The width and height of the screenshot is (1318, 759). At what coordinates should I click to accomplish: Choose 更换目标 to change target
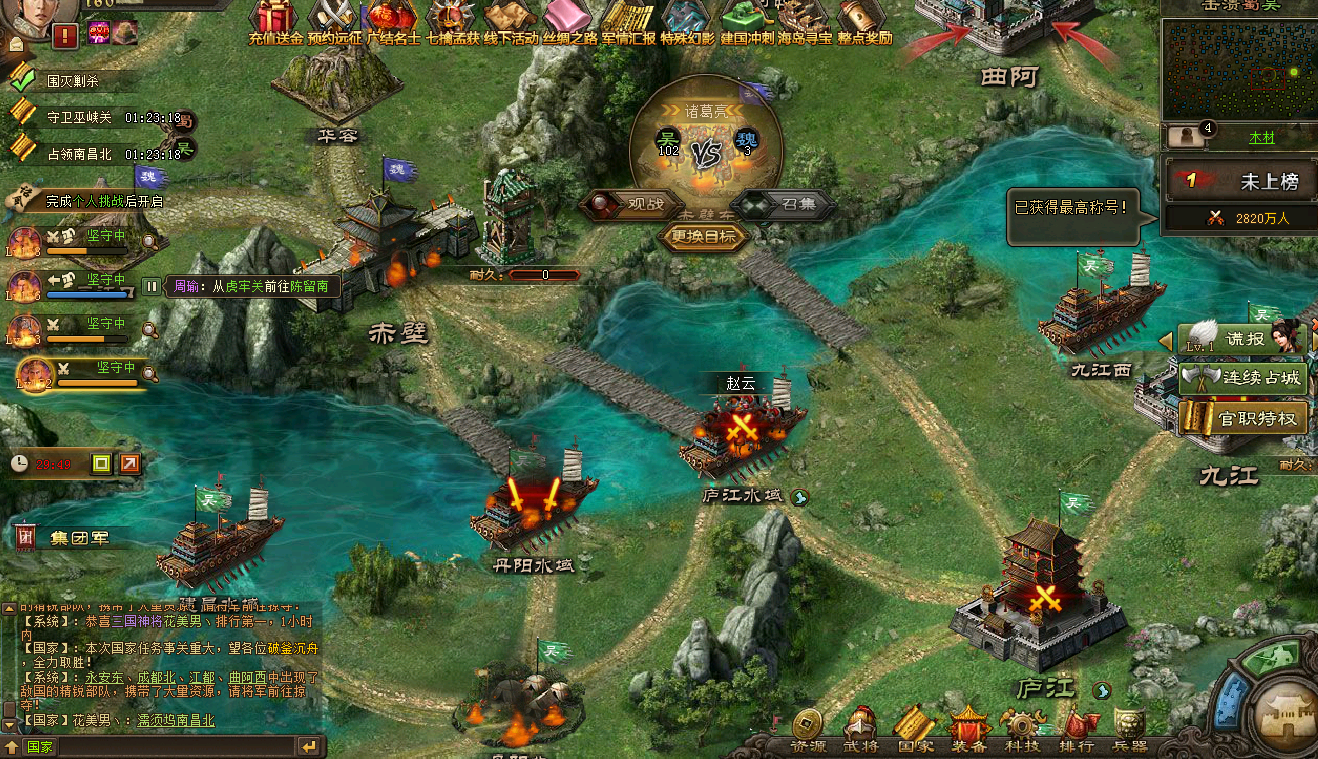(x=705, y=237)
